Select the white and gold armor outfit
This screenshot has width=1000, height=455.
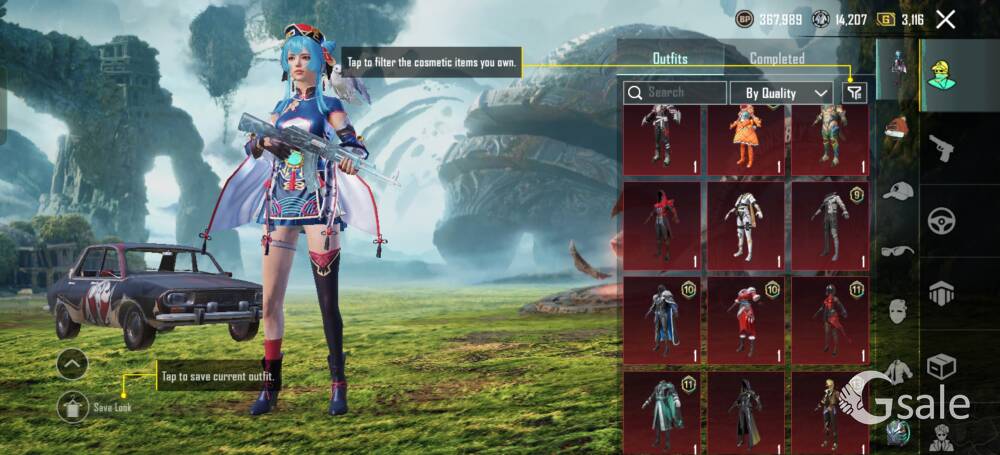(745, 225)
